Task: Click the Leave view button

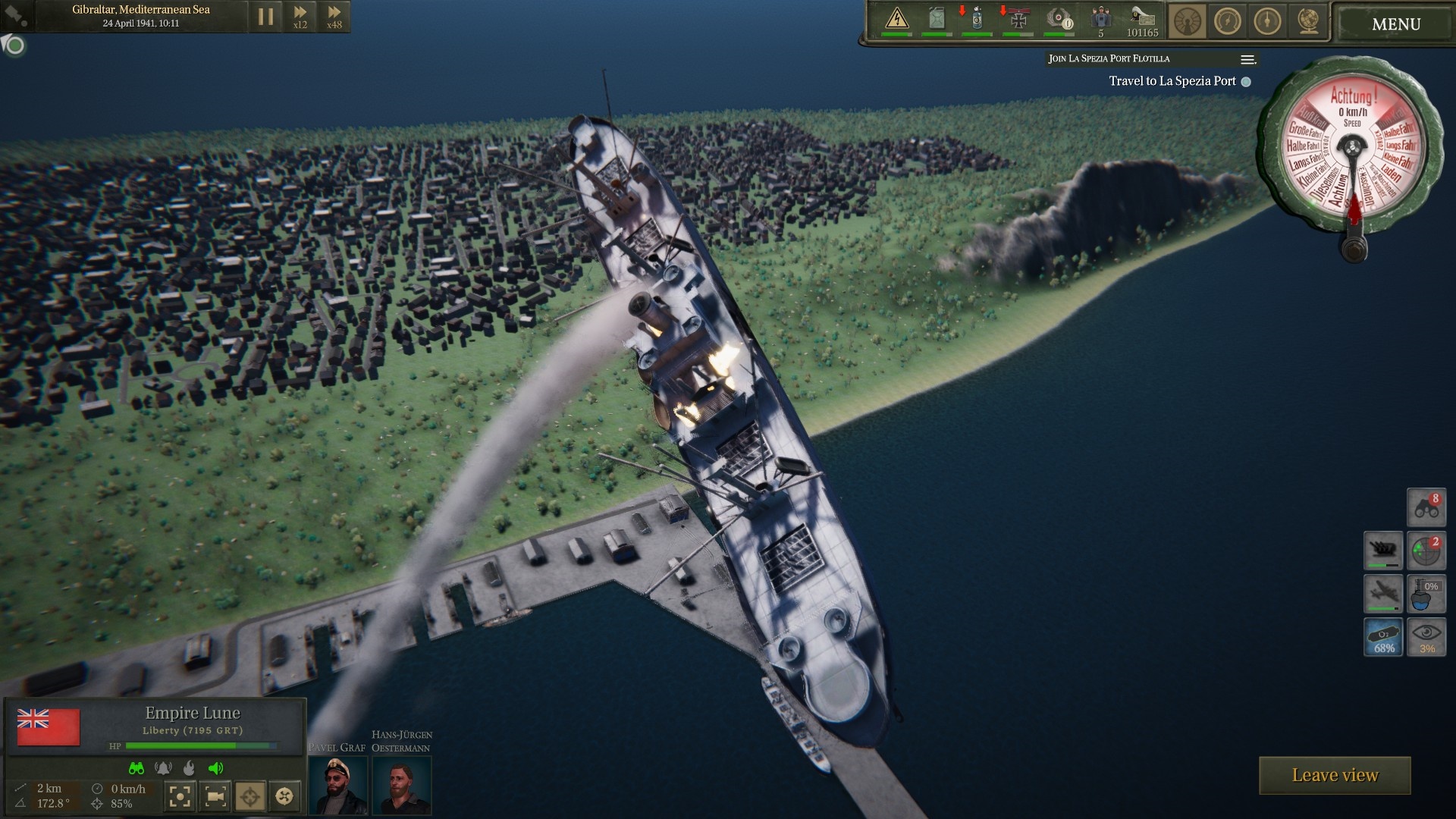Action: click(x=1335, y=775)
